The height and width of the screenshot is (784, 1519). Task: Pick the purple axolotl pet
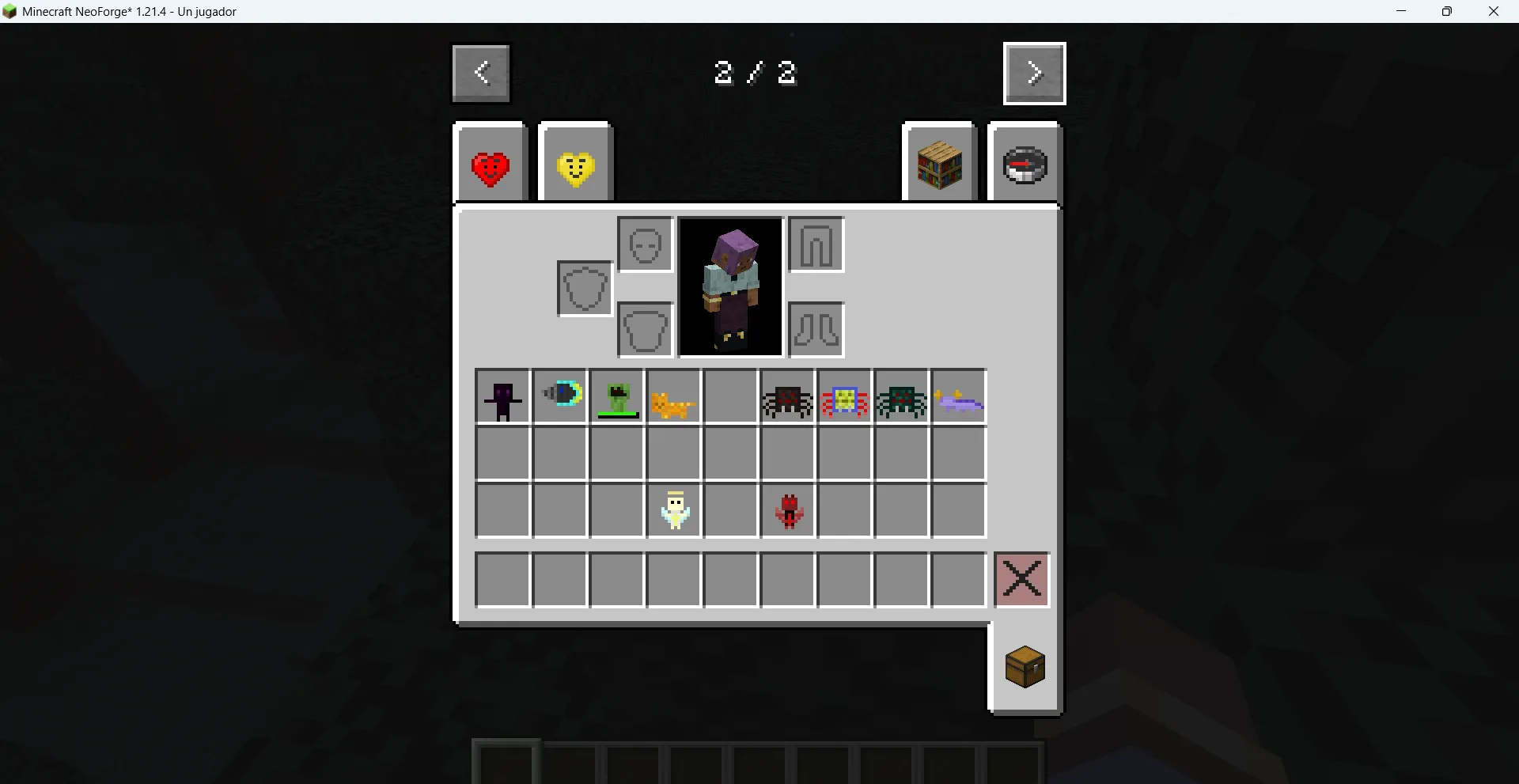[957, 397]
